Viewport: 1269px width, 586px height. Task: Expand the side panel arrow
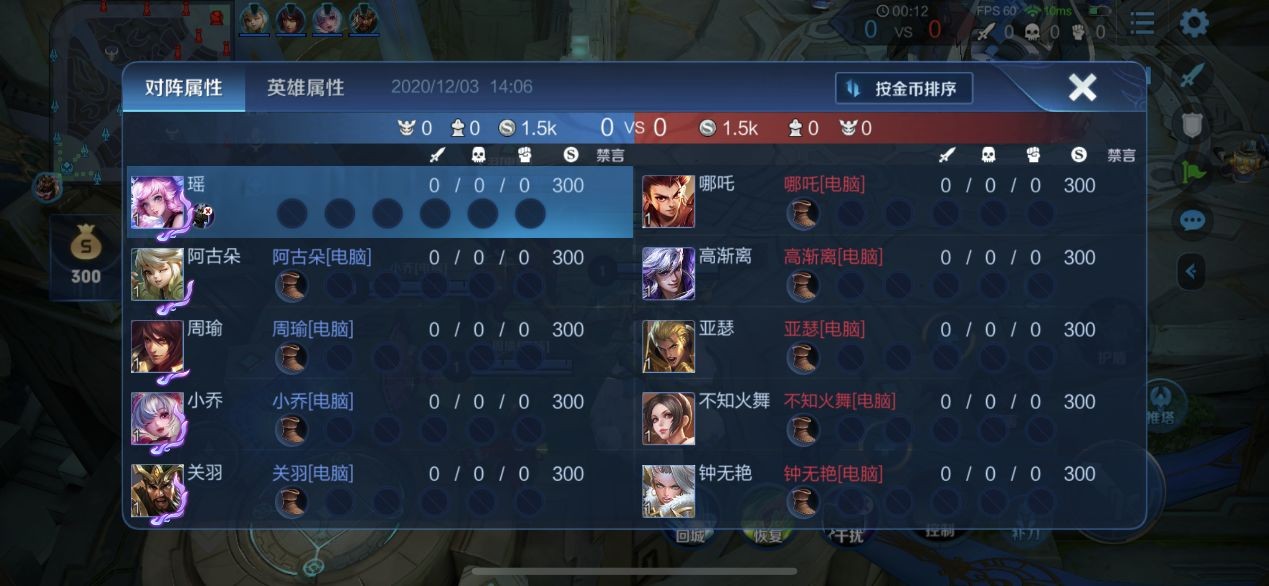click(1191, 270)
